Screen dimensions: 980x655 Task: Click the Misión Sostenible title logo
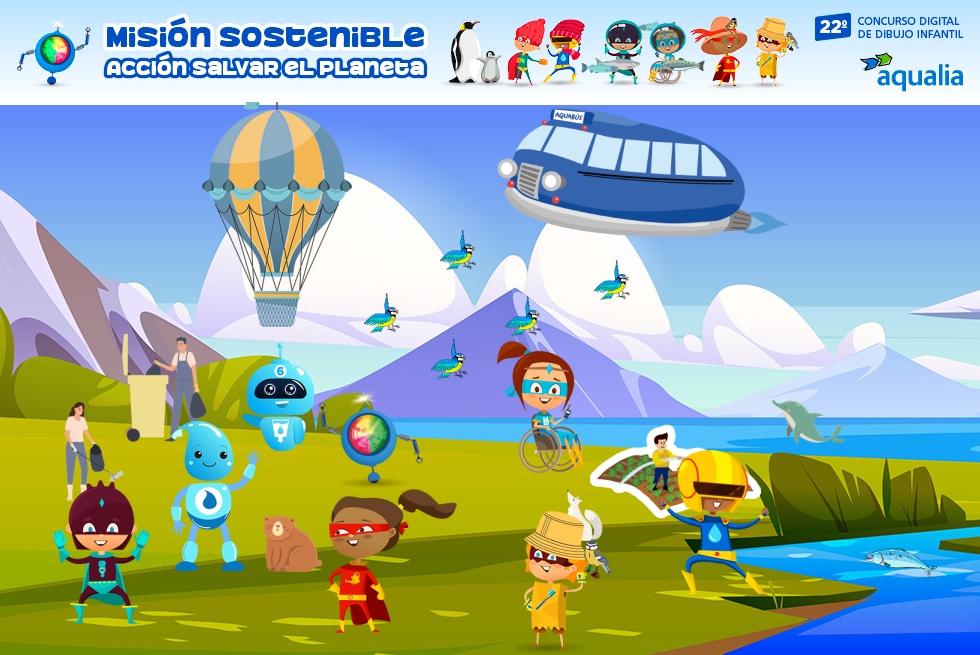(x=264, y=51)
